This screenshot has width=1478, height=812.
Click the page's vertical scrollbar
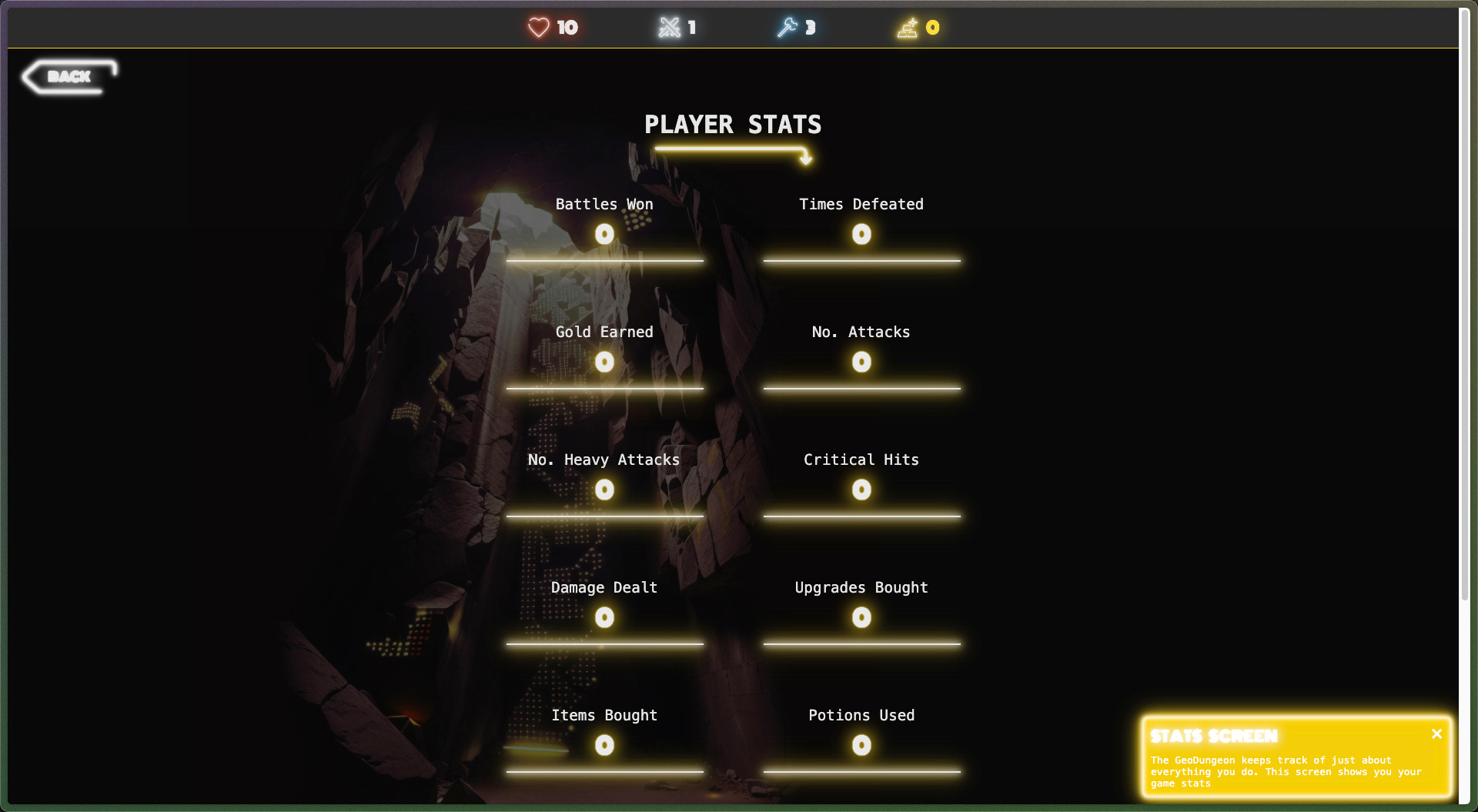point(1464,308)
